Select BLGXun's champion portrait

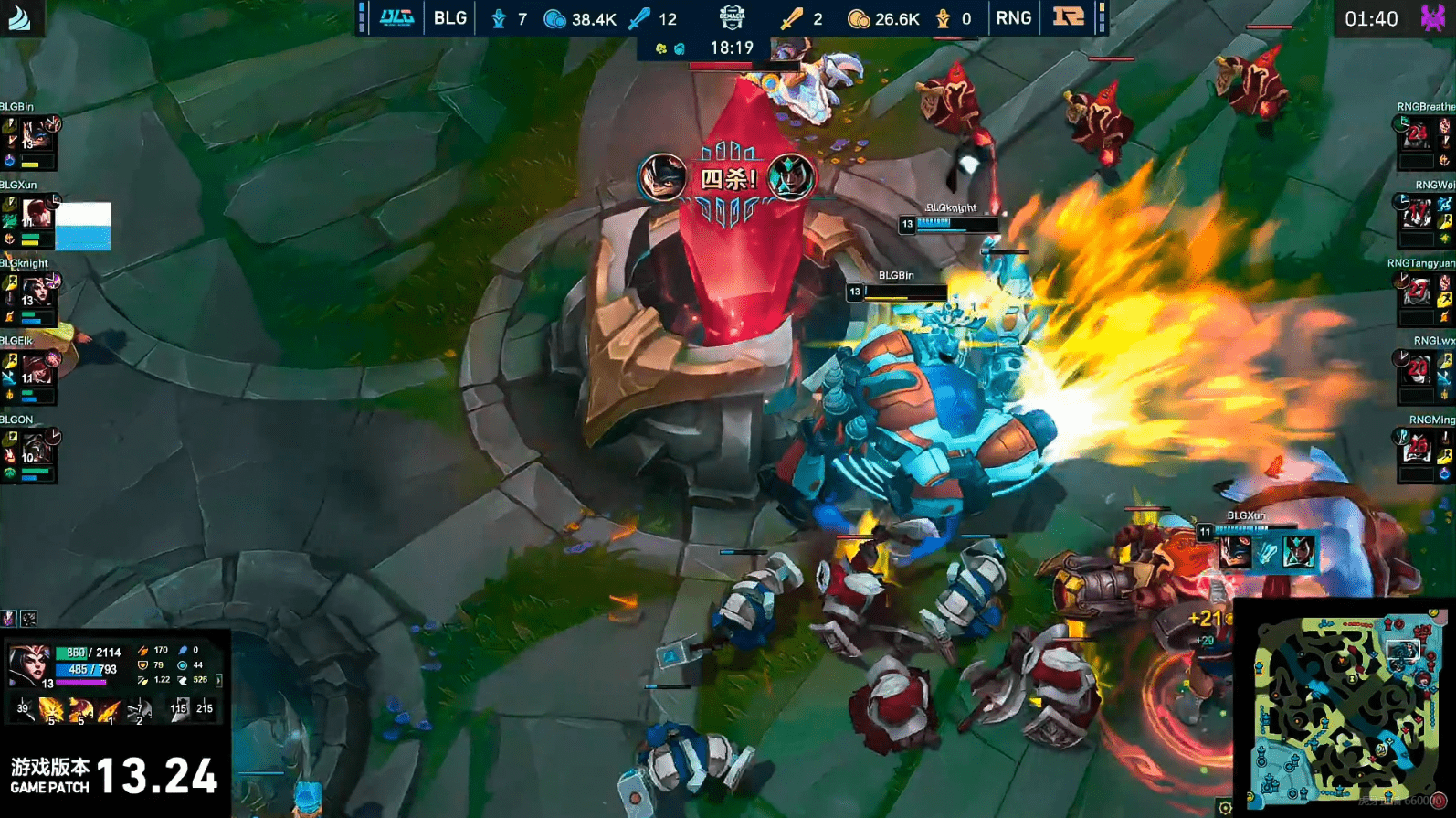(37, 214)
